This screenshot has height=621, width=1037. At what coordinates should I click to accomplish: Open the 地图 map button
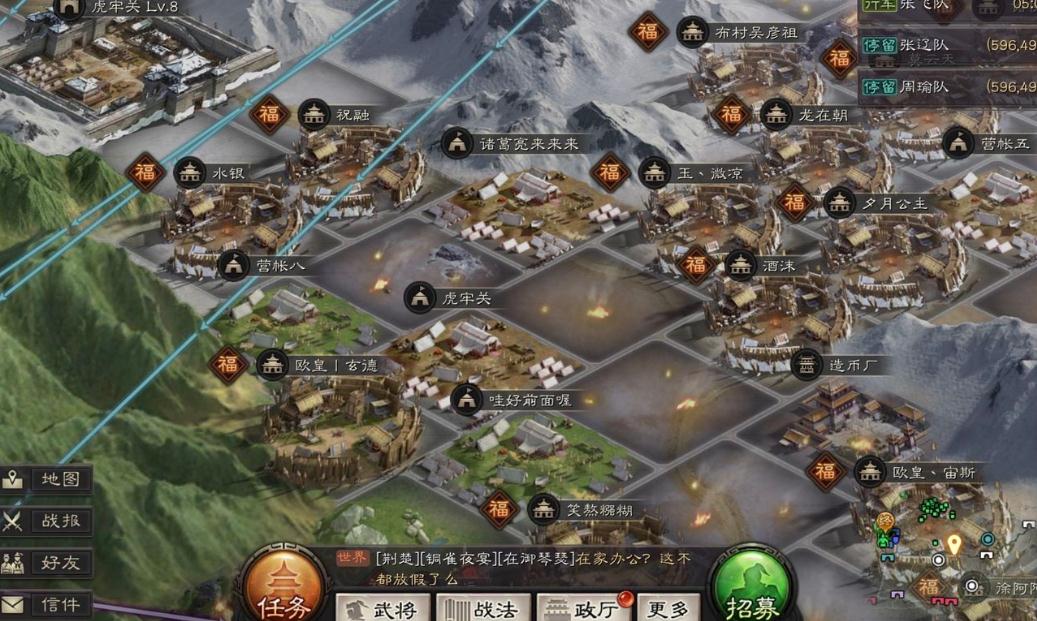click(47, 479)
